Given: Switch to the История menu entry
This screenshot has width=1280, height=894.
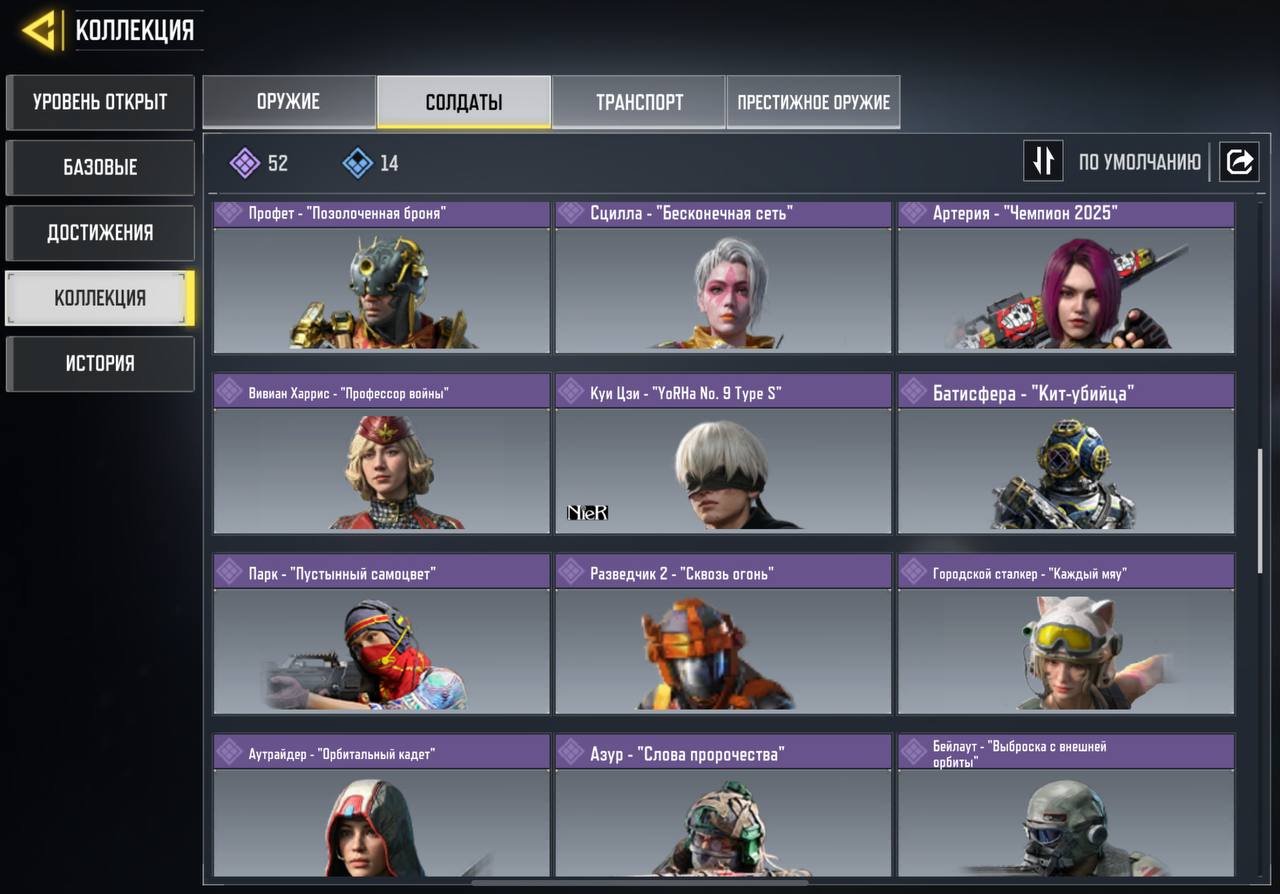Looking at the screenshot, I should point(100,363).
